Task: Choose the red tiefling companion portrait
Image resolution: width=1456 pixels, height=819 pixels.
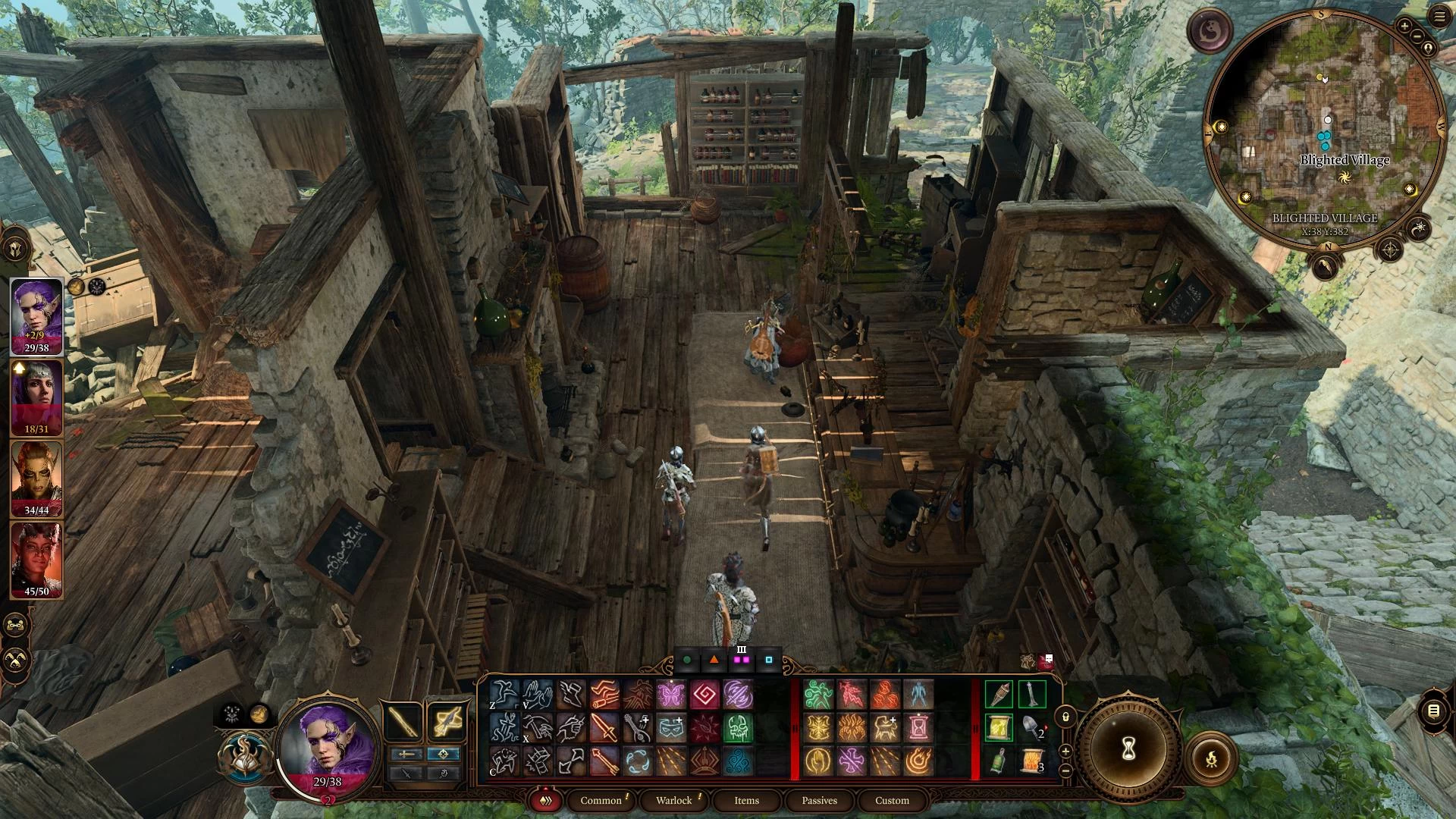Action: coord(36,558)
